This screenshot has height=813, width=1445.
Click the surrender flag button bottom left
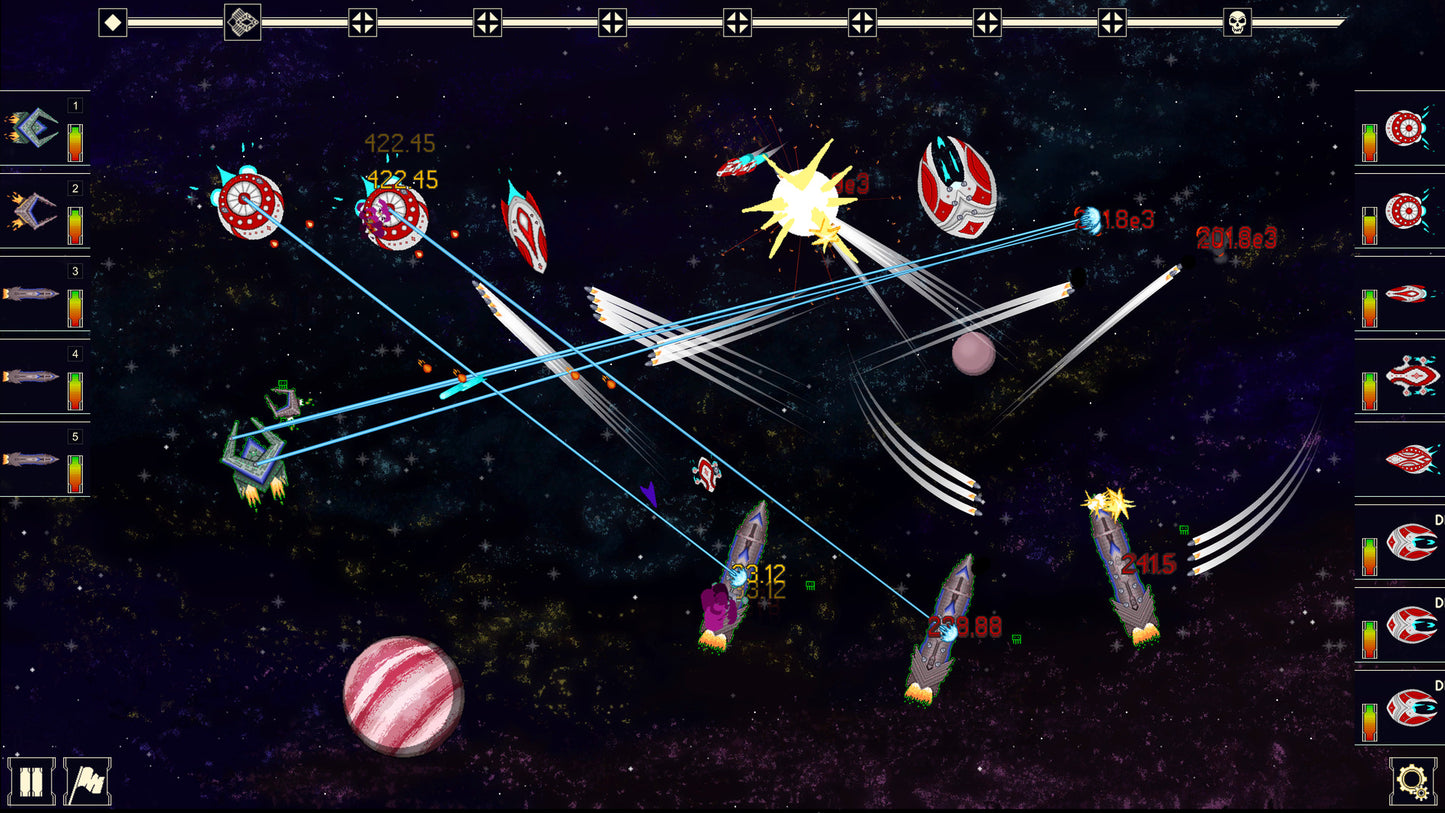point(88,785)
